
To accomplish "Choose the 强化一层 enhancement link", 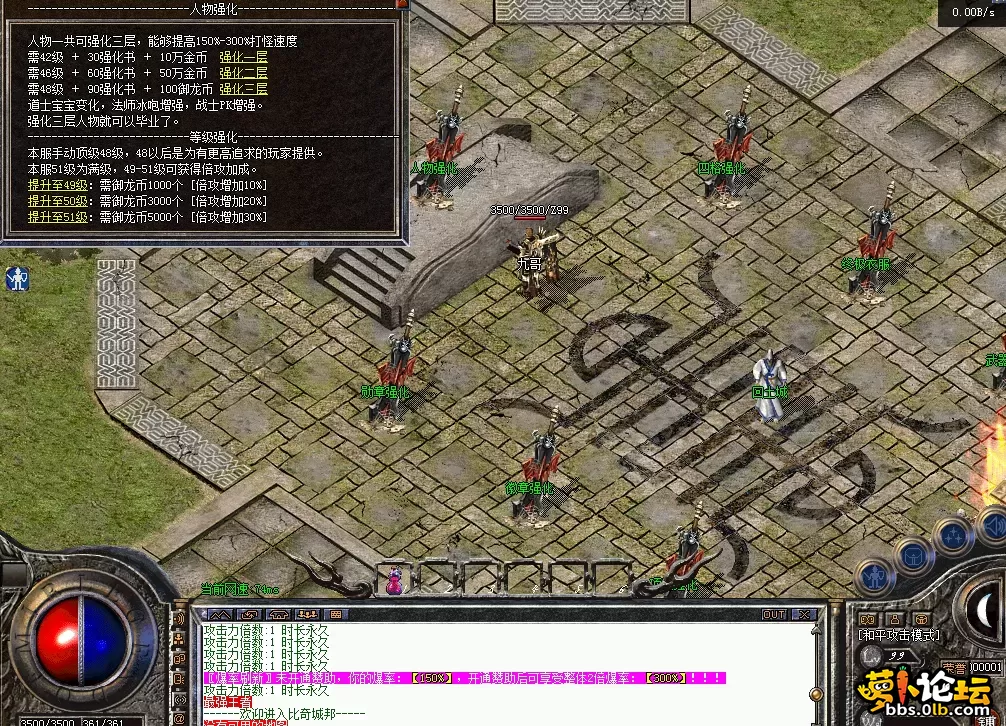I will click(x=243, y=57).
